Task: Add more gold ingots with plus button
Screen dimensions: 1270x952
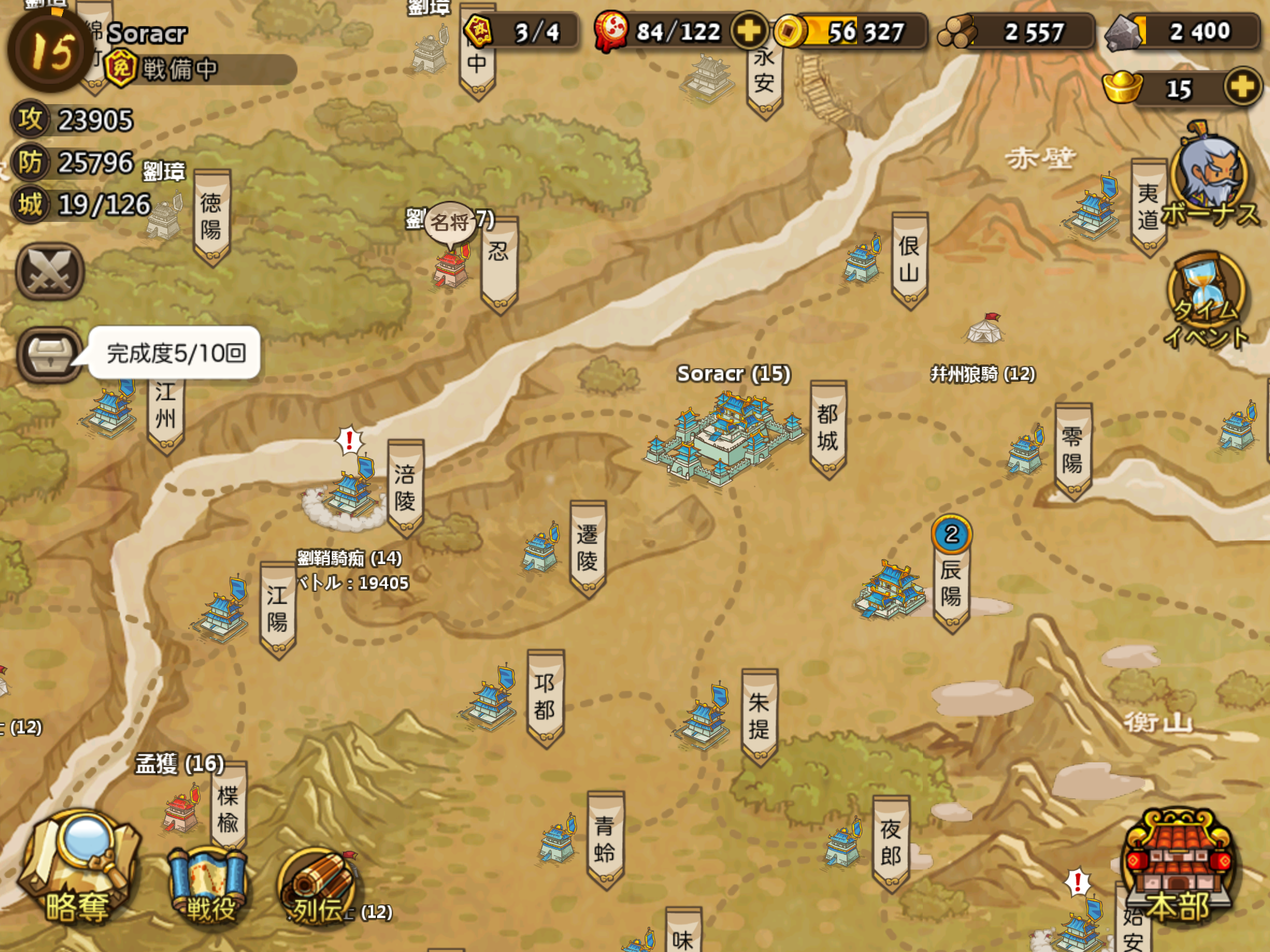Action: [1242, 87]
